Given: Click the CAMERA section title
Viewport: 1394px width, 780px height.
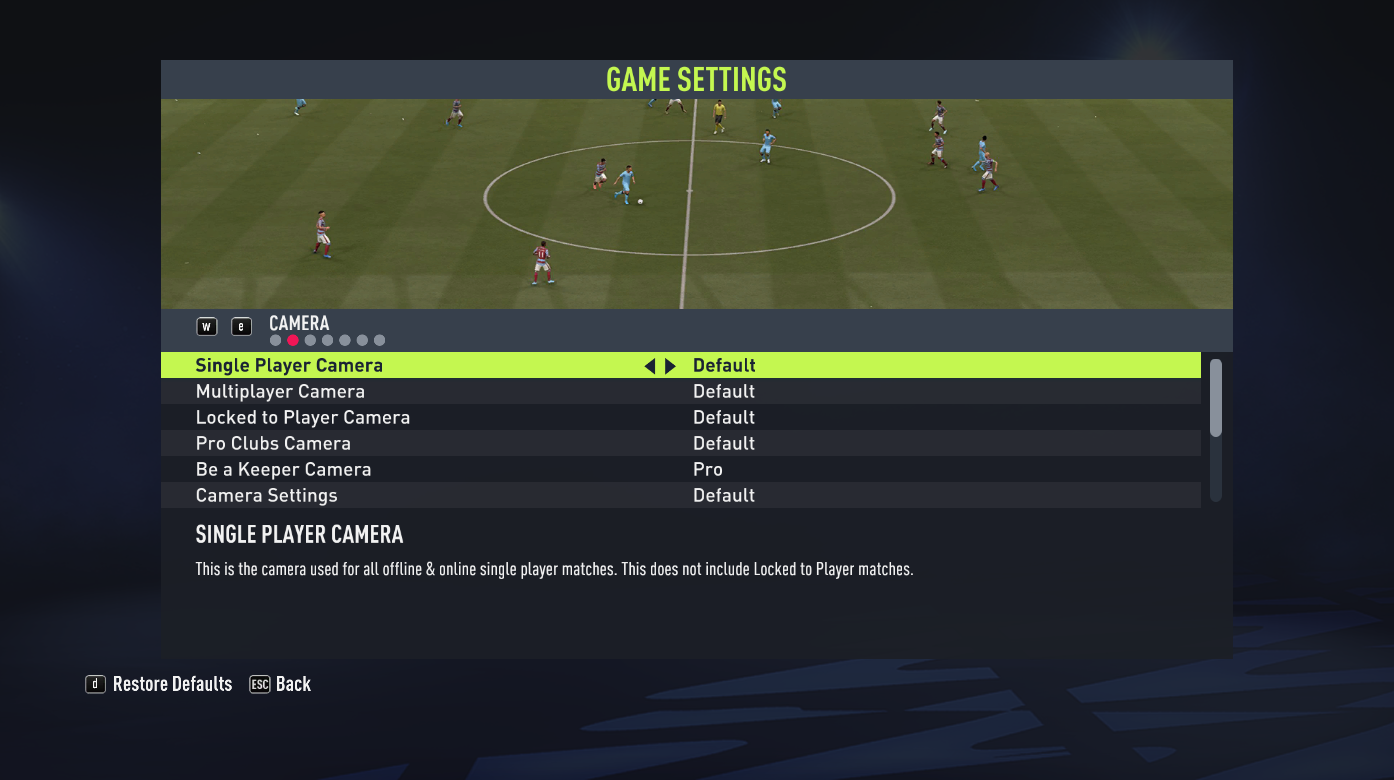Looking at the screenshot, I should pyautogui.click(x=299, y=323).
